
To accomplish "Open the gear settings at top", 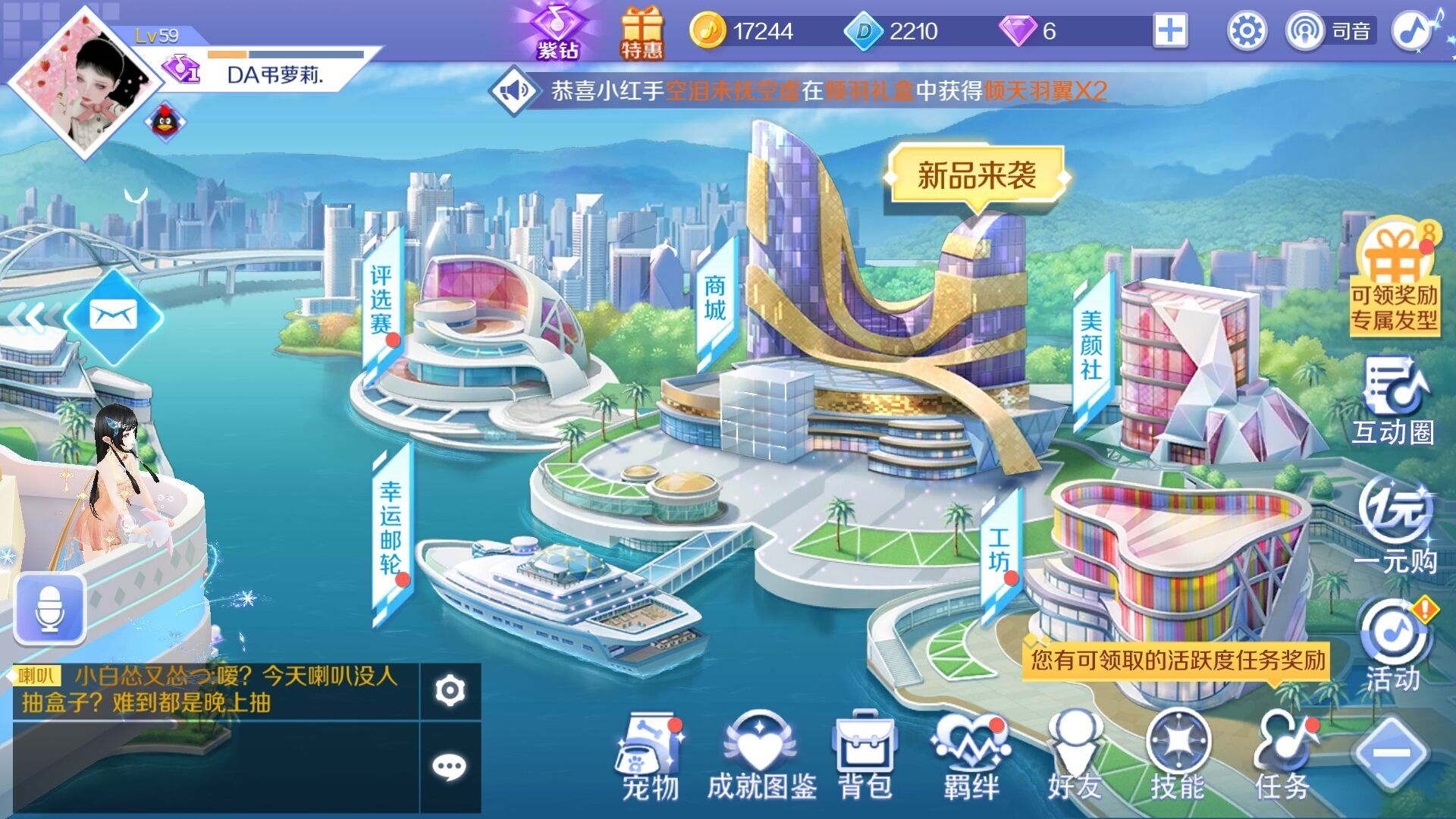I will tap(1247, 32).
